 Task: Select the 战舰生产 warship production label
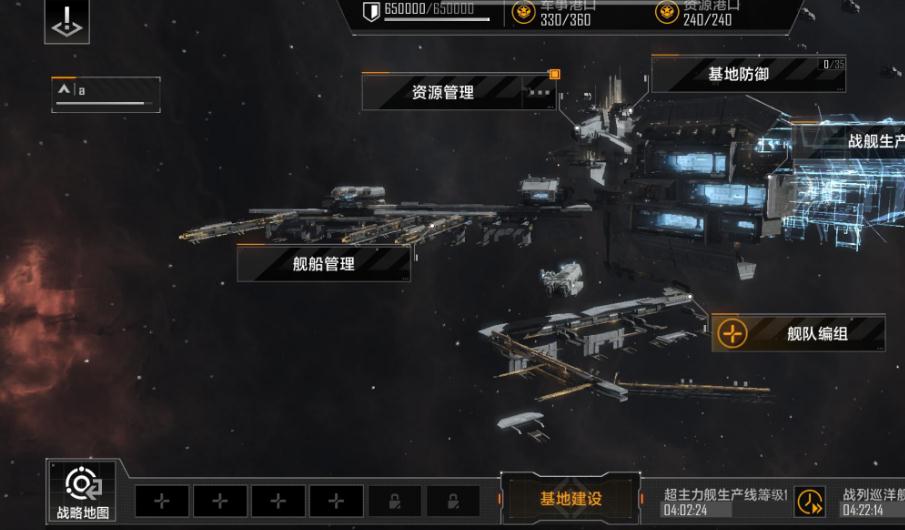874,141
